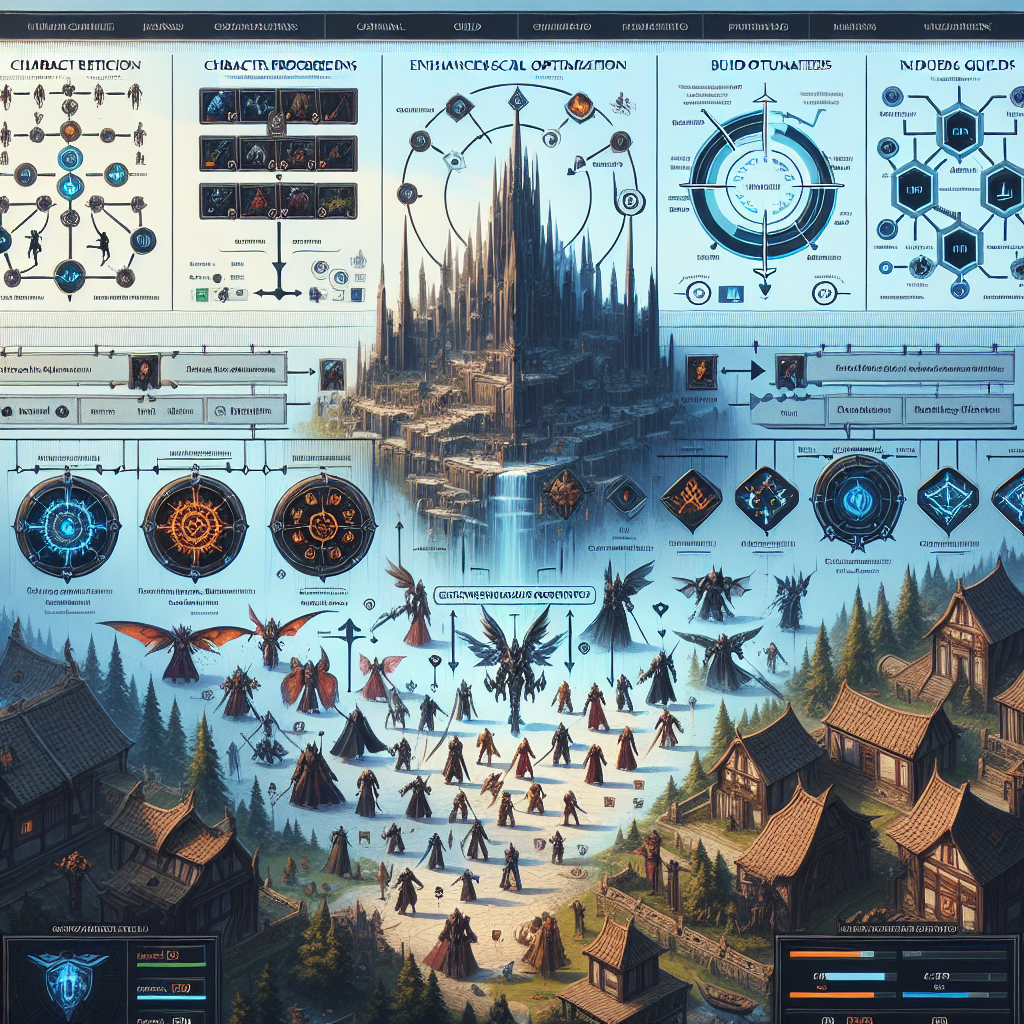Select the orange rune diamond icon
Image resolution: width=1024 pixels, height=1024 pixels.
688,494
